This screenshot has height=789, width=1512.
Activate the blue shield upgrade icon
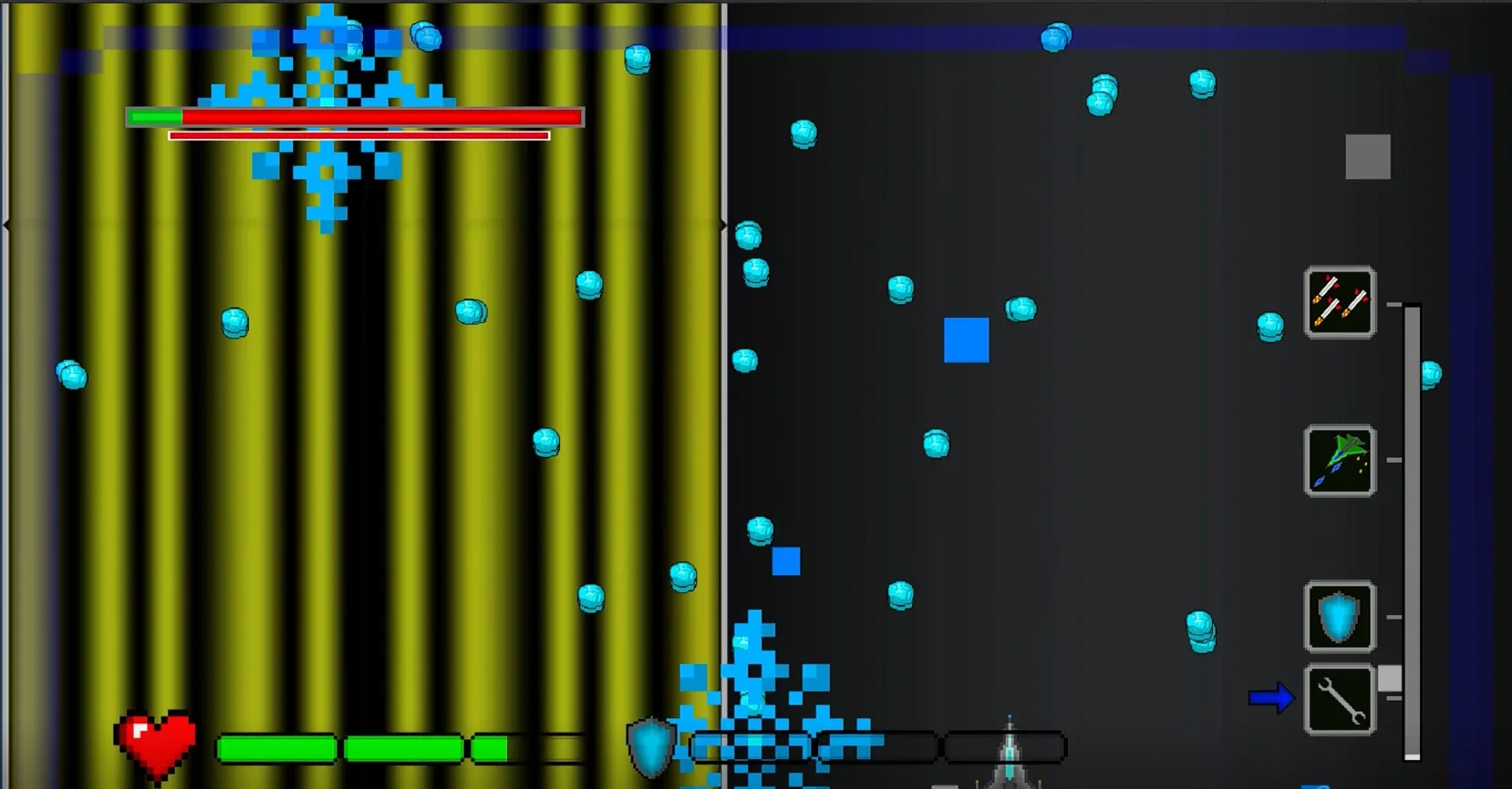pyautogui.click(x=1339, y=618)
